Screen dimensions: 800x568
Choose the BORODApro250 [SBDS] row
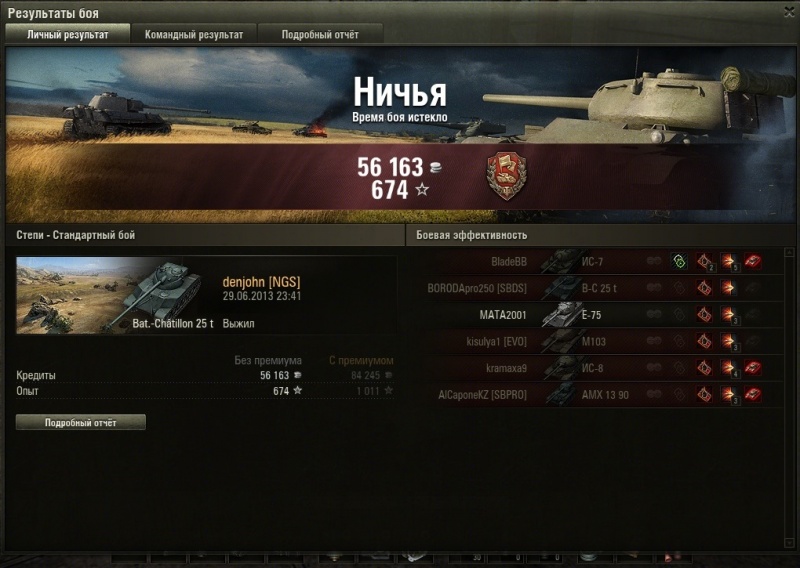click(600, 288)
